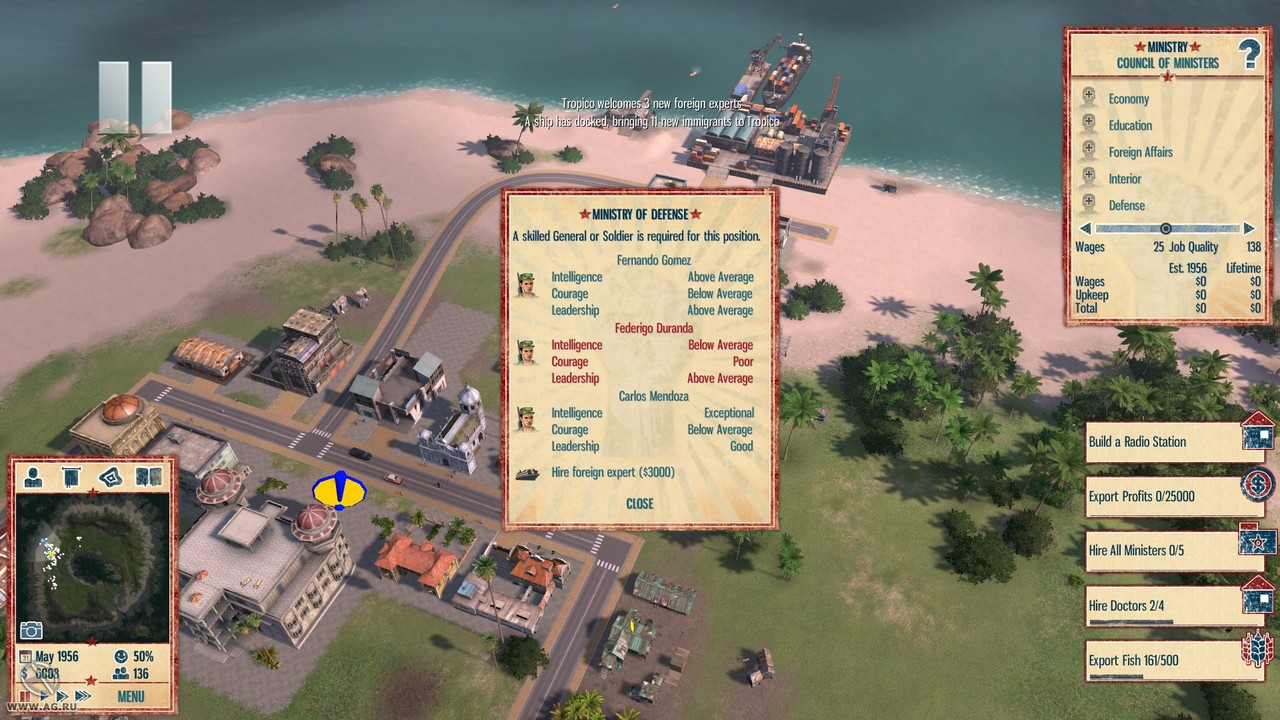Pick Federigo Duranda as candidate
1280x720 pixels.
coord(652,328)
